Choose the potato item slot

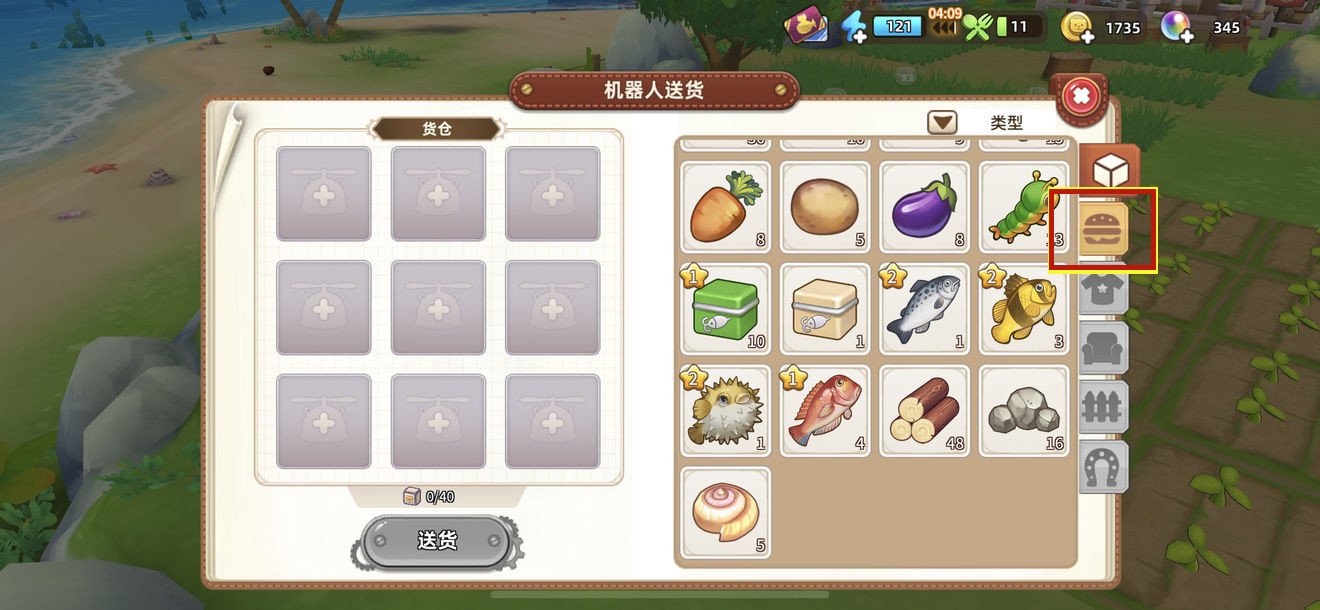pos(825,208)
